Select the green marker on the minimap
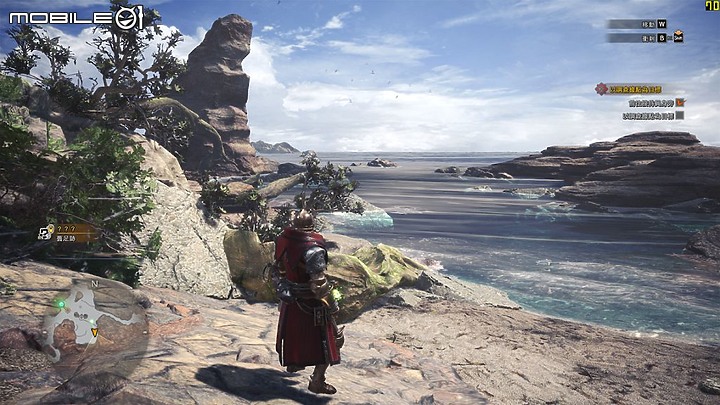 61,303
